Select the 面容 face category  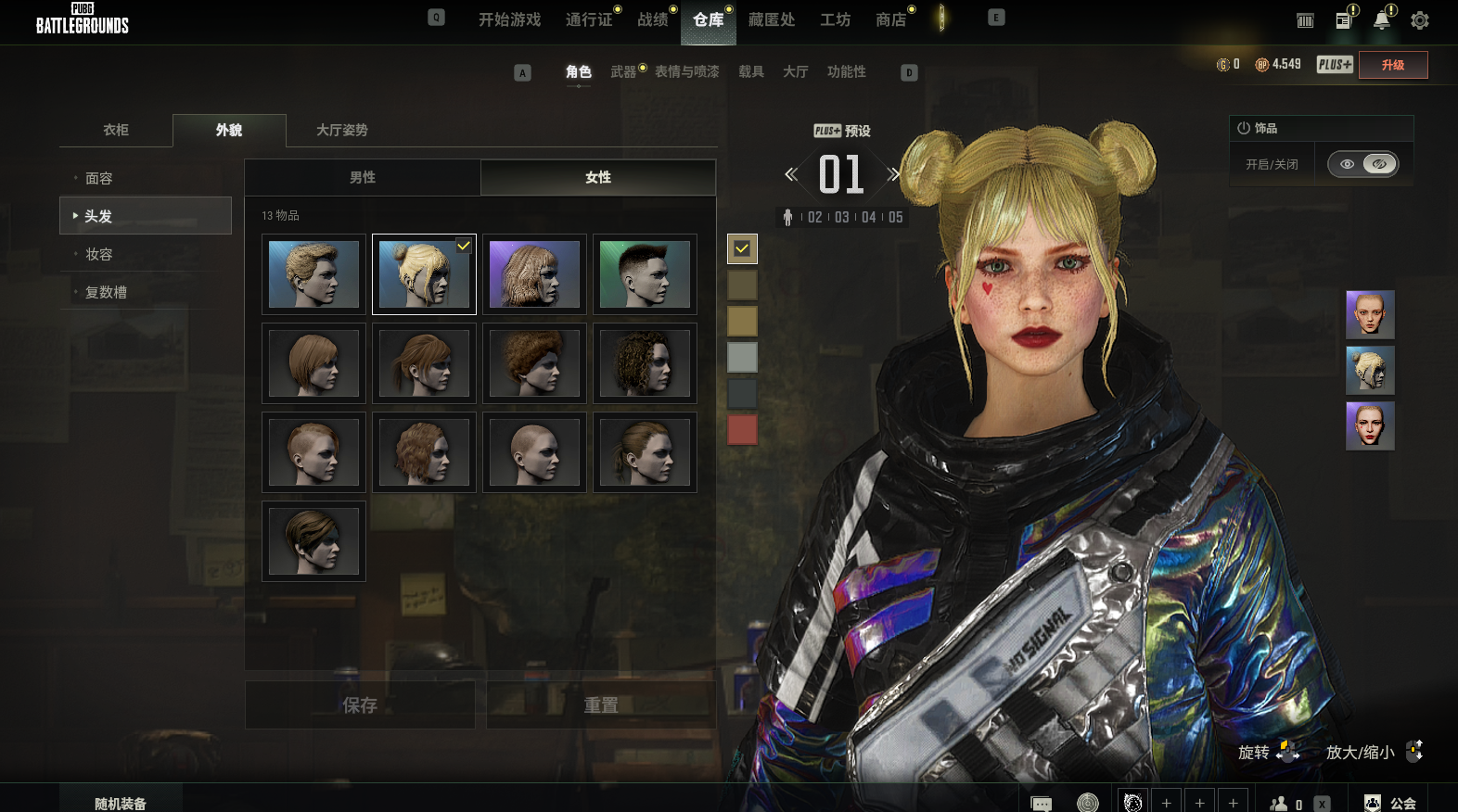tap(99, 178)
